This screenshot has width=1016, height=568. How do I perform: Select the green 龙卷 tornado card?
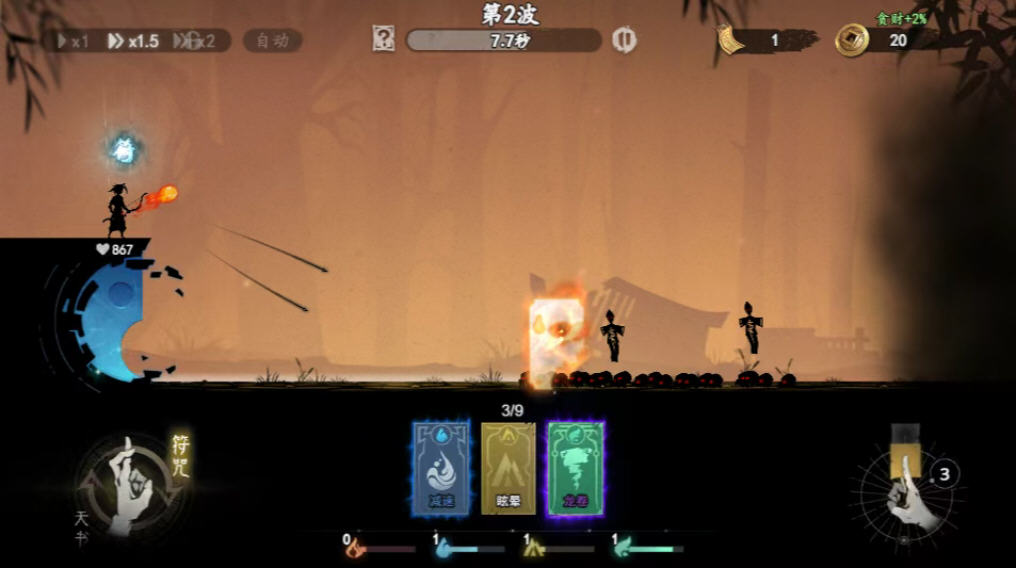point(575,468)
